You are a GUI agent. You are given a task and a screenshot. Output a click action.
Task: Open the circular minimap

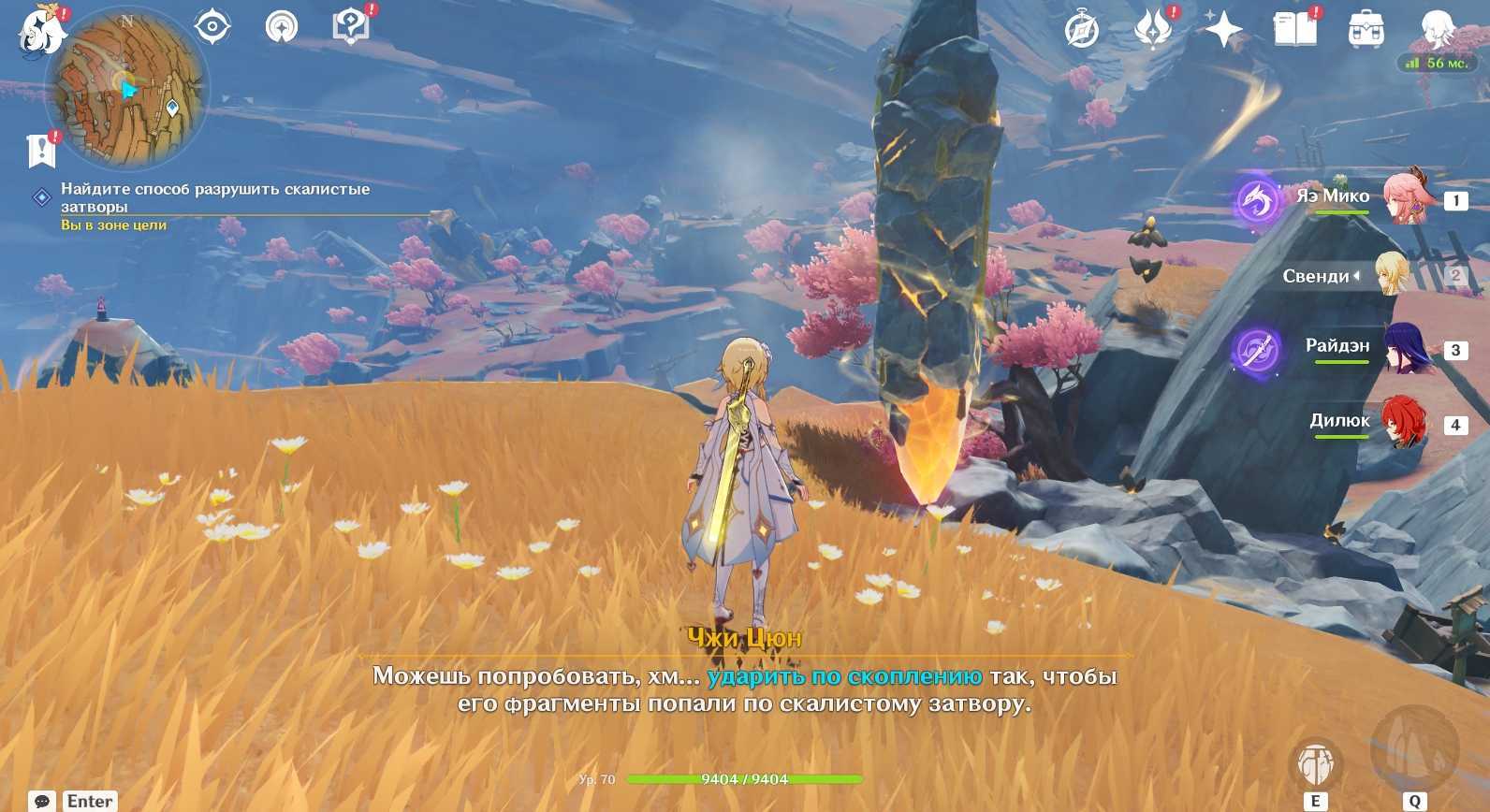point(127,92)
